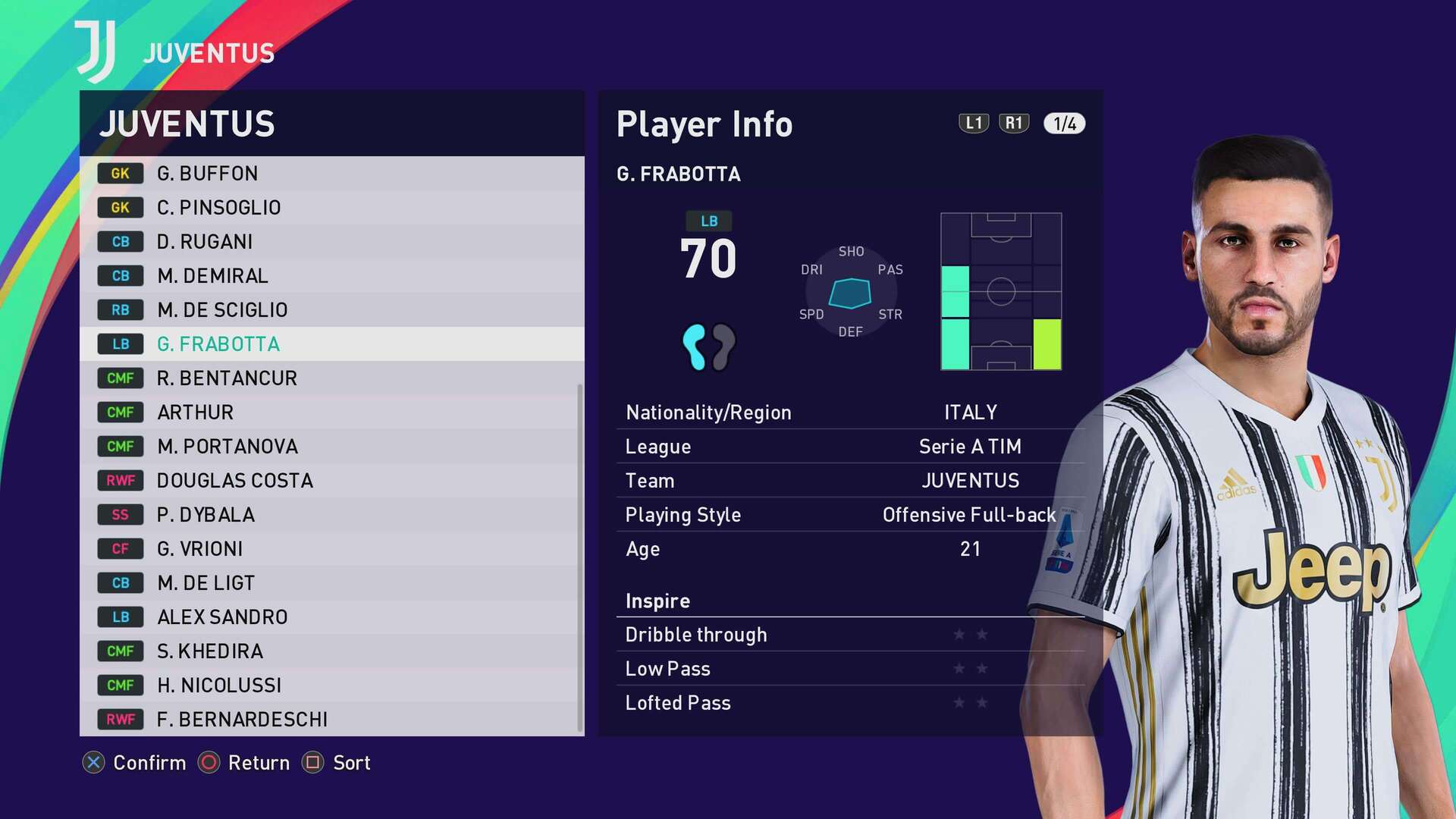Click the L1 shoulder button indicator

pyautogui.click(x=973, y=124)
